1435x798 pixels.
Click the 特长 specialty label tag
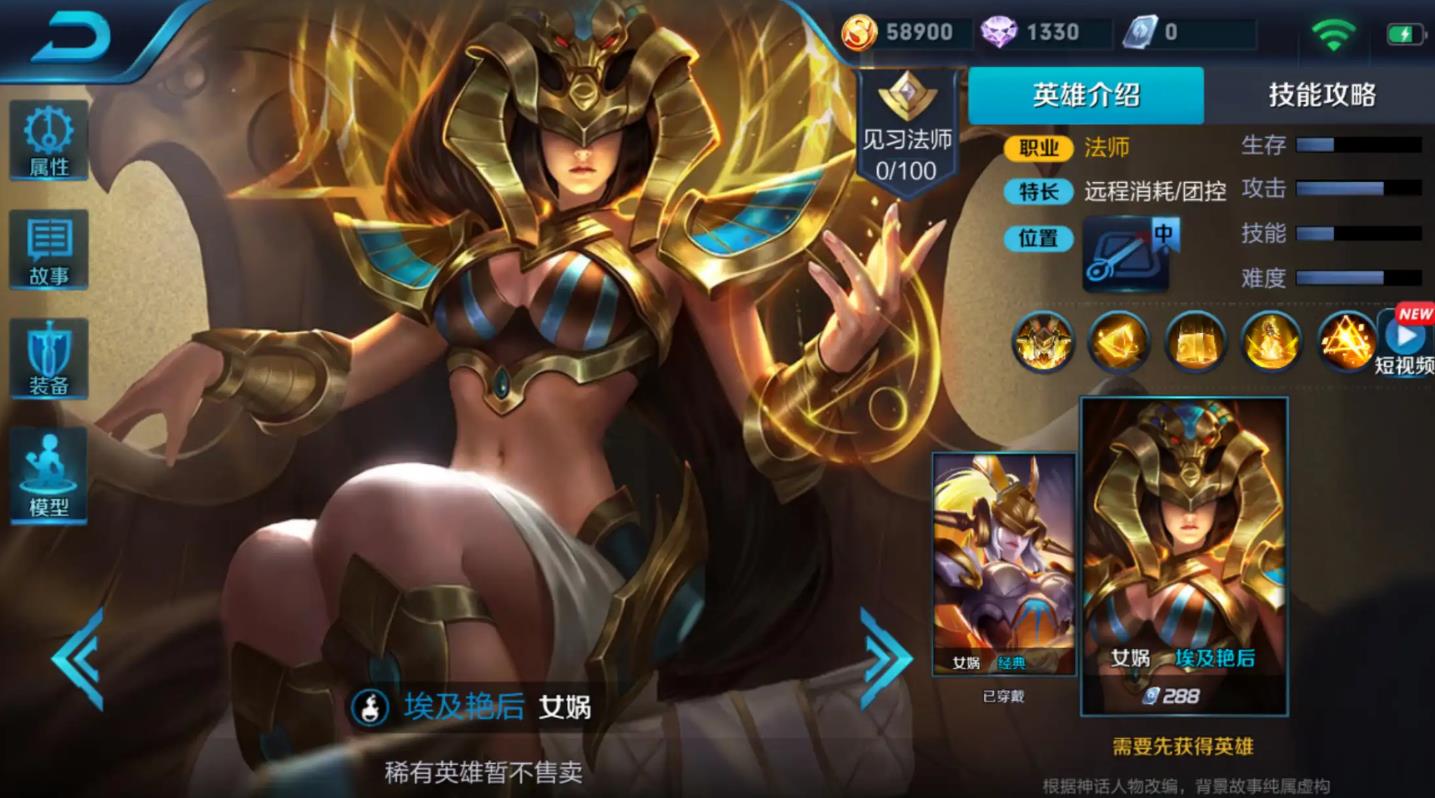pyautogui.click(x=1037, y=192)
